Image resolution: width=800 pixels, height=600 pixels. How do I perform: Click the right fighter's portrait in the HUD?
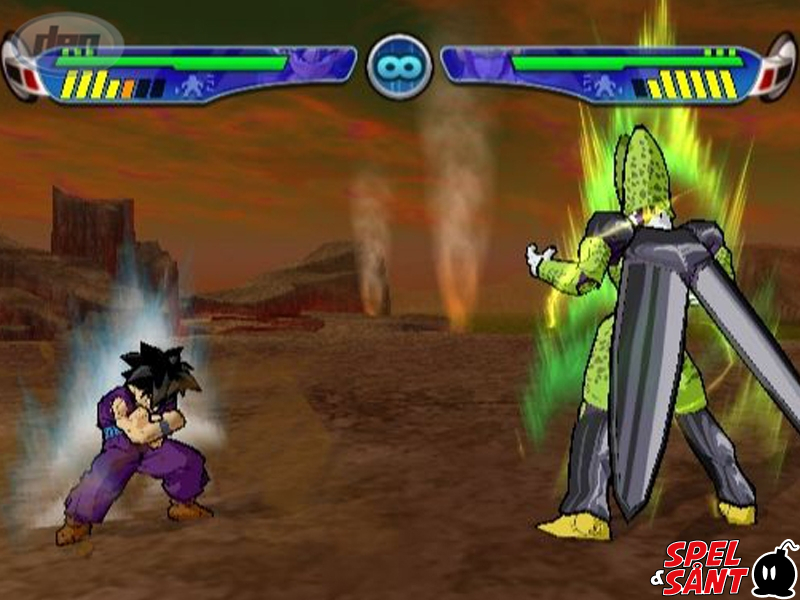coord(478,64)
